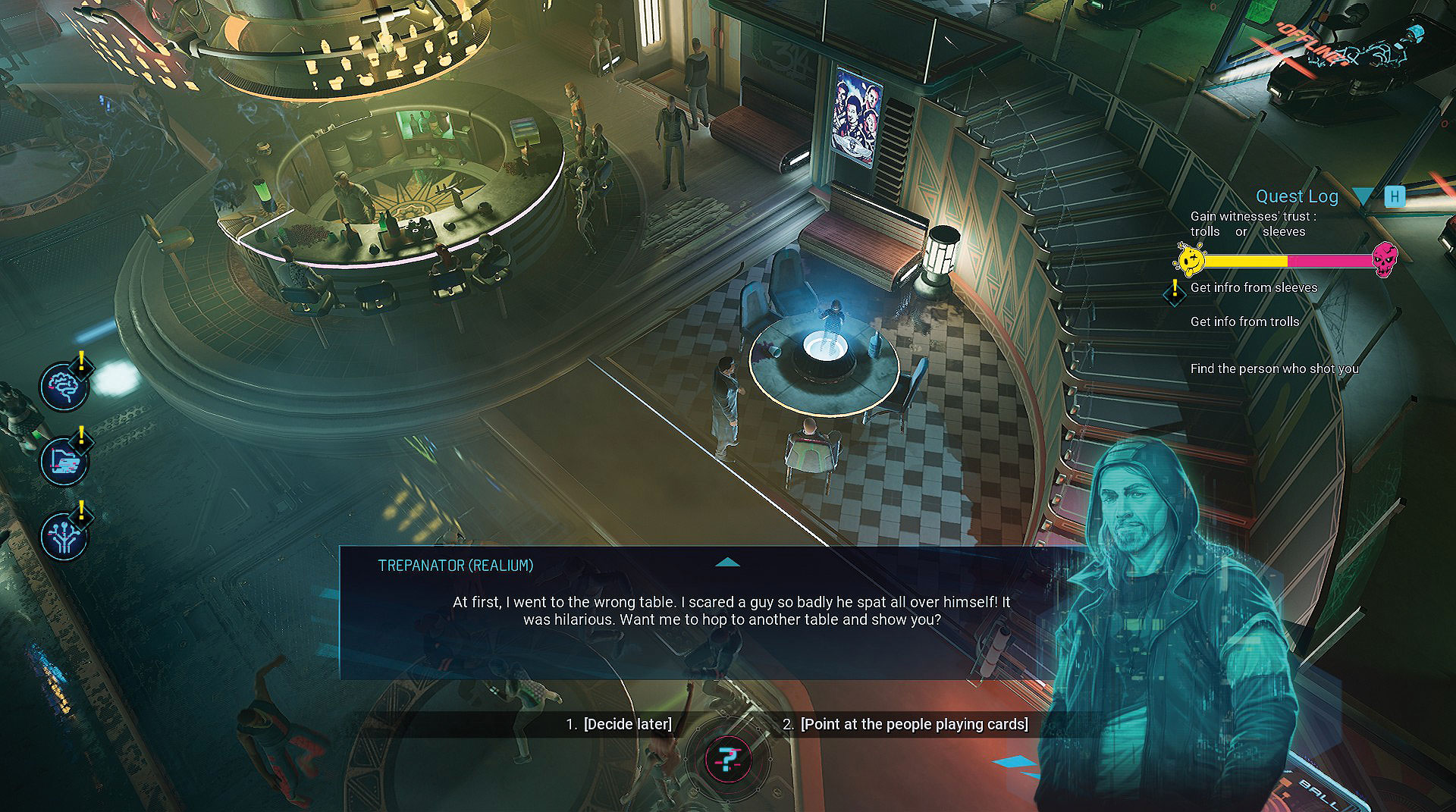Open the brain icon on the left
The image size is (1456, 812).
pos(64,386)
